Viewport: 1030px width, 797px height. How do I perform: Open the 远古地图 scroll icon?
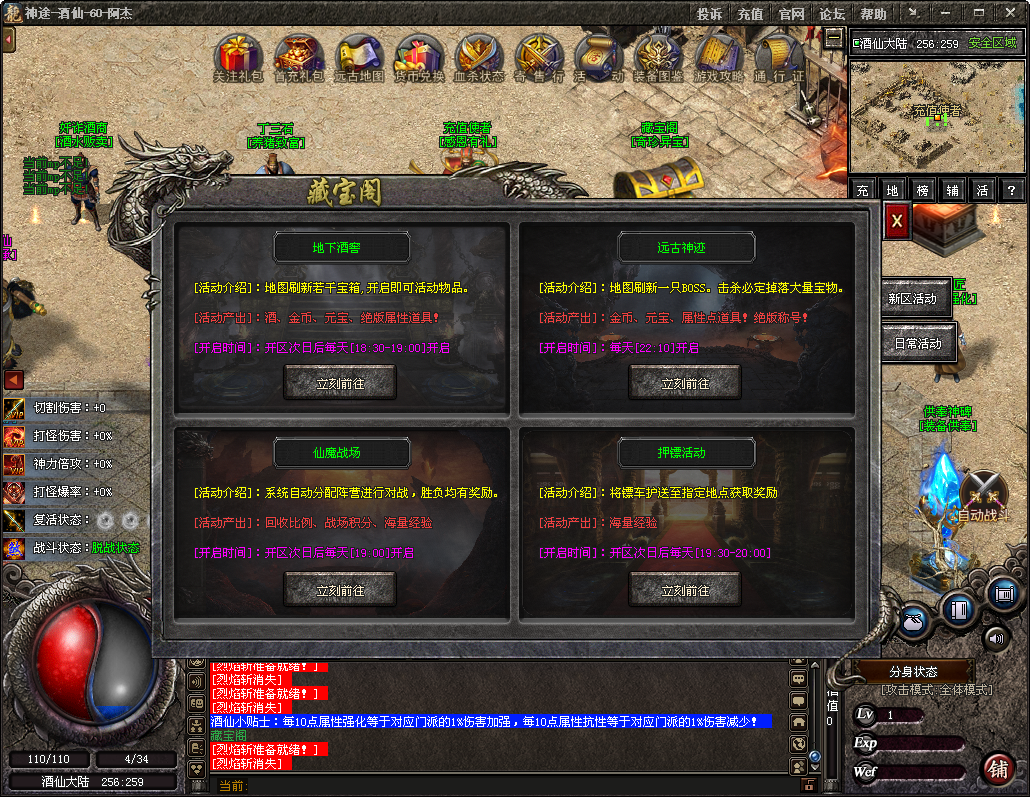pos(359,56)
